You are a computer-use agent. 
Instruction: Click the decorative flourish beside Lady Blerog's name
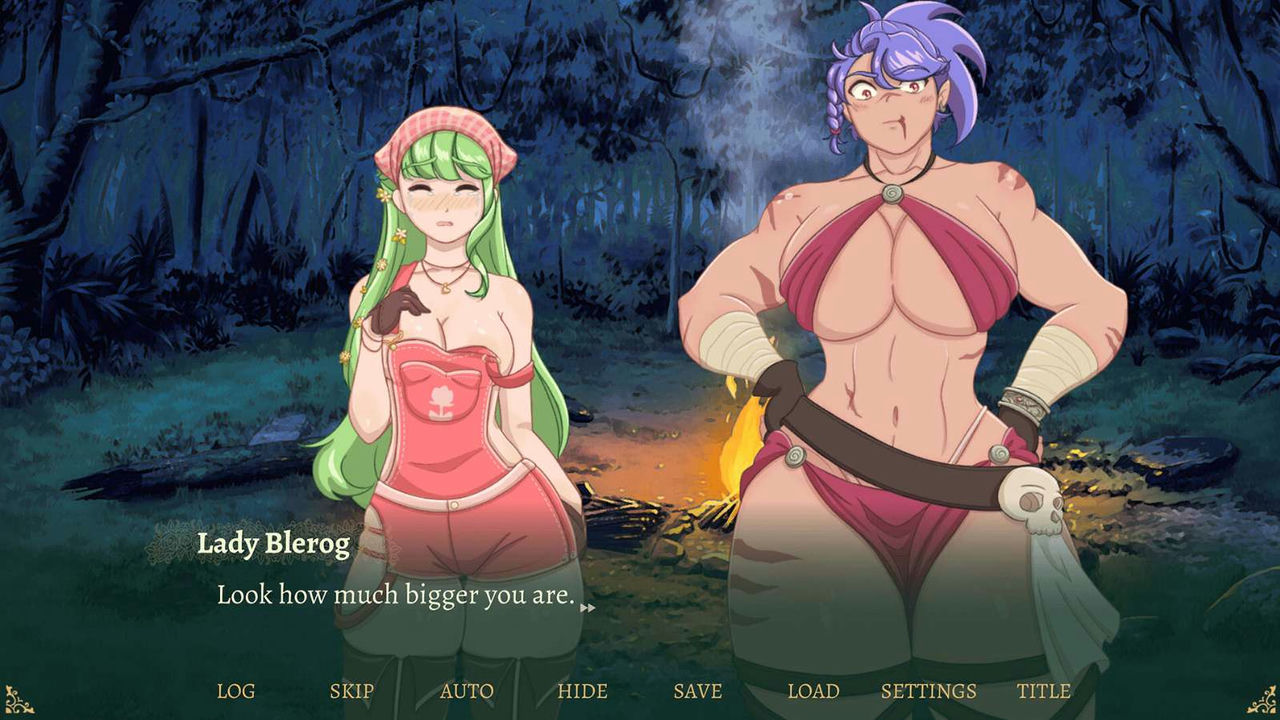point(170,543)
